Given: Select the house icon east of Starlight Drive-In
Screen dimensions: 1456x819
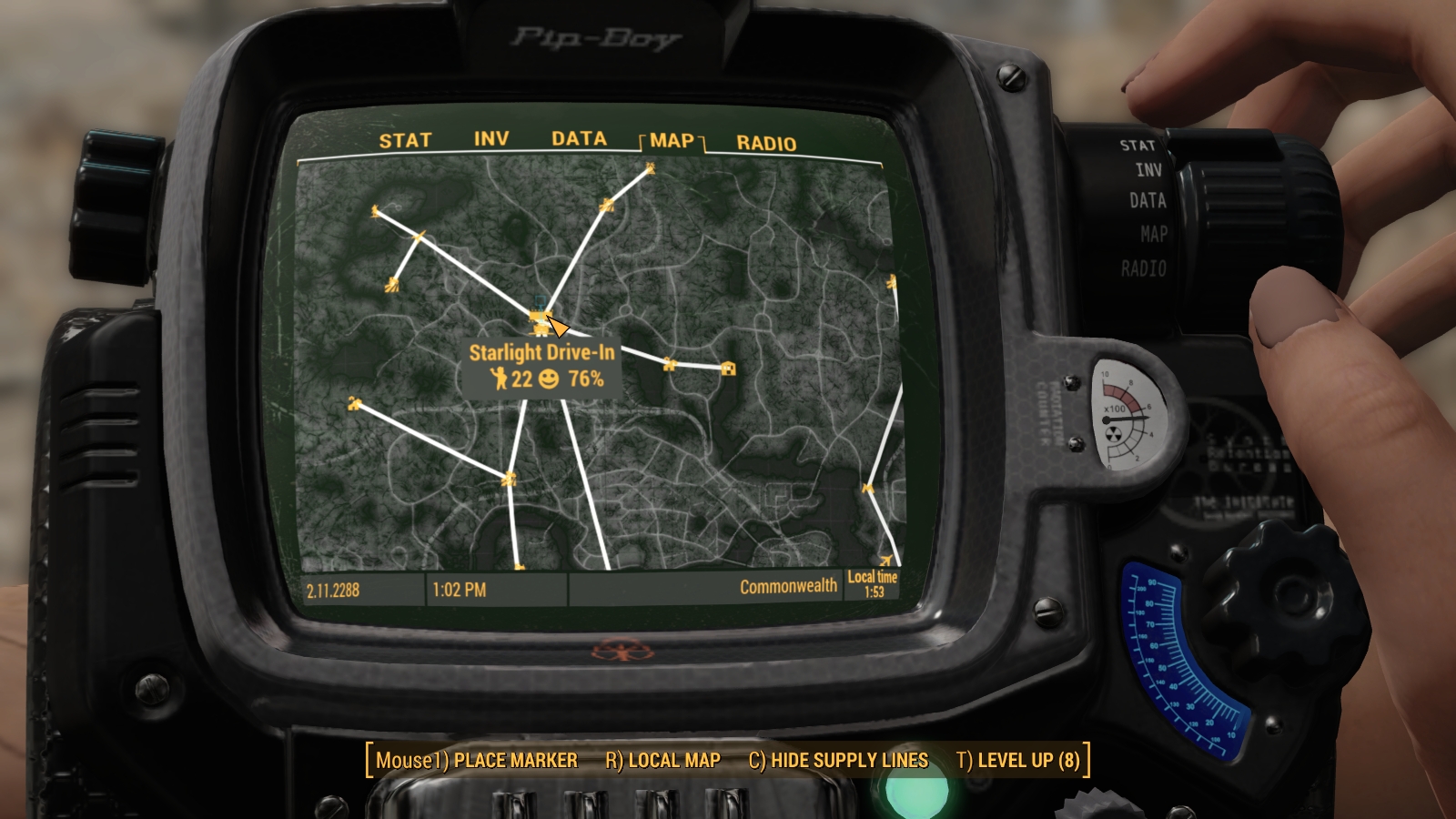Looking at the screenshot, I should (727, 369).
